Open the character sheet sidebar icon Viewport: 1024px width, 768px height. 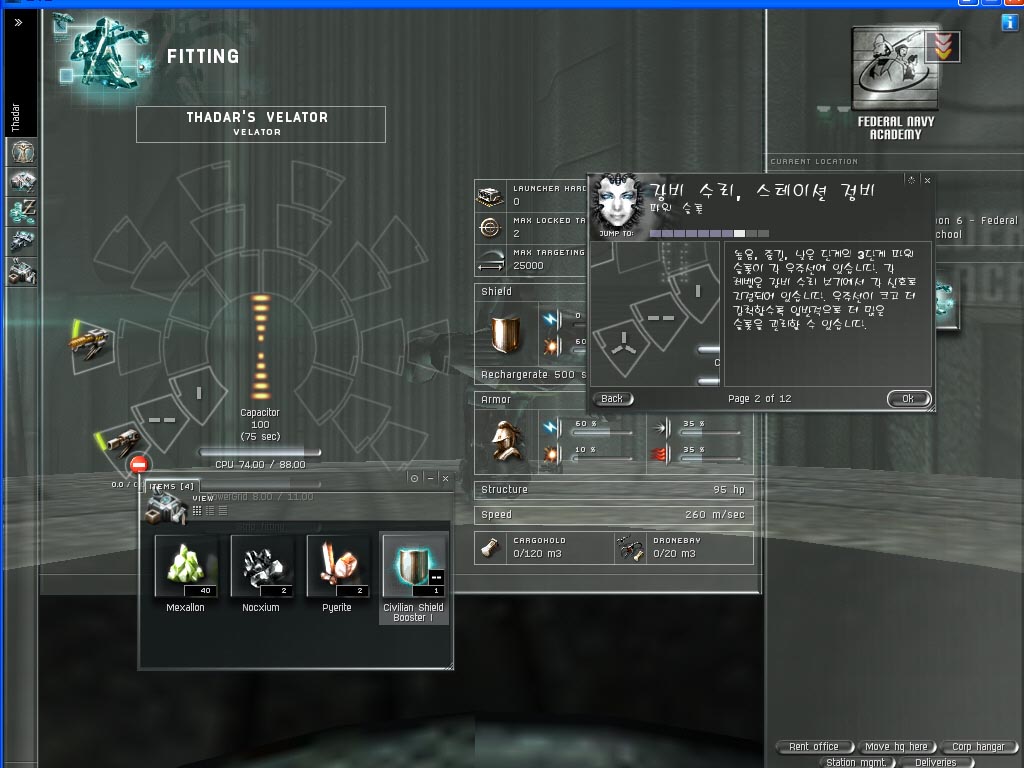[x=22, y=152]
